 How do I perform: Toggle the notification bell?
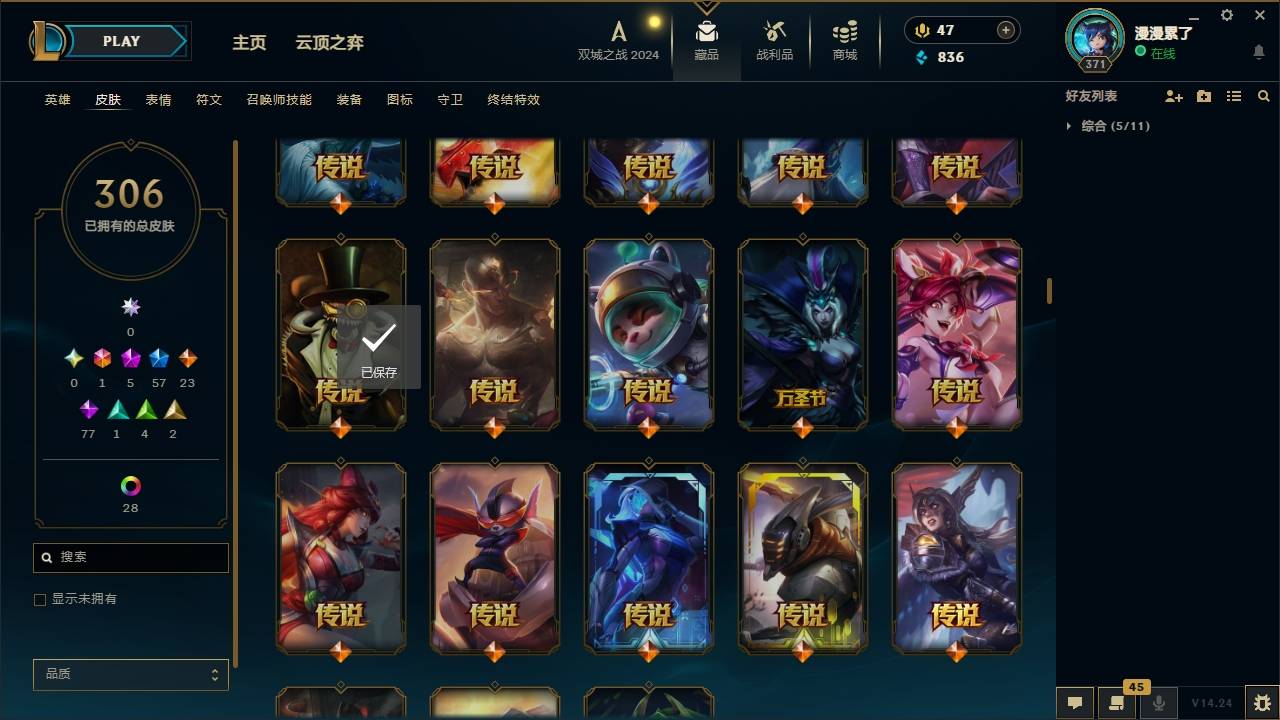tap(1258, 51)
